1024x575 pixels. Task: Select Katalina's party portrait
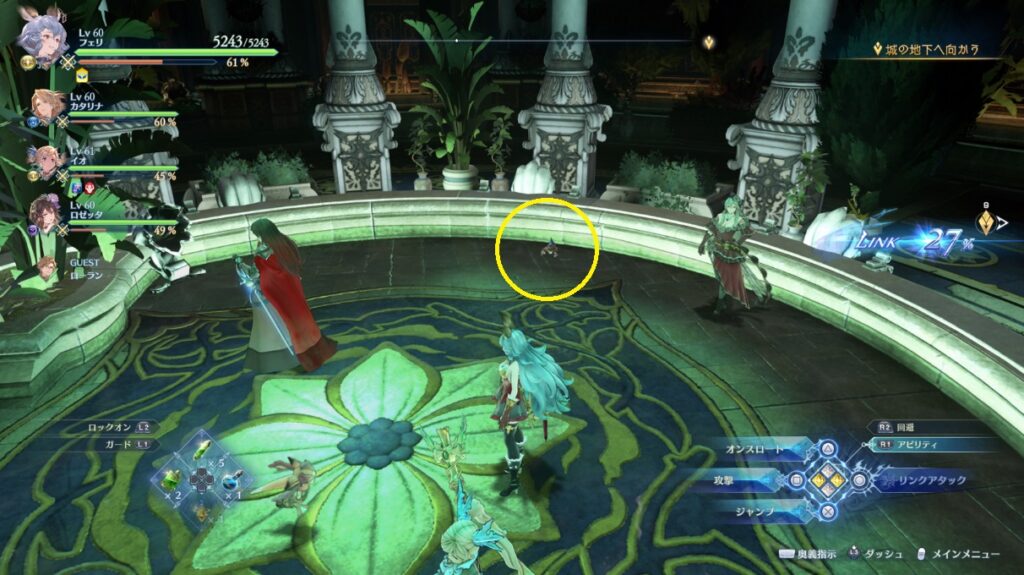pos(48,107)
